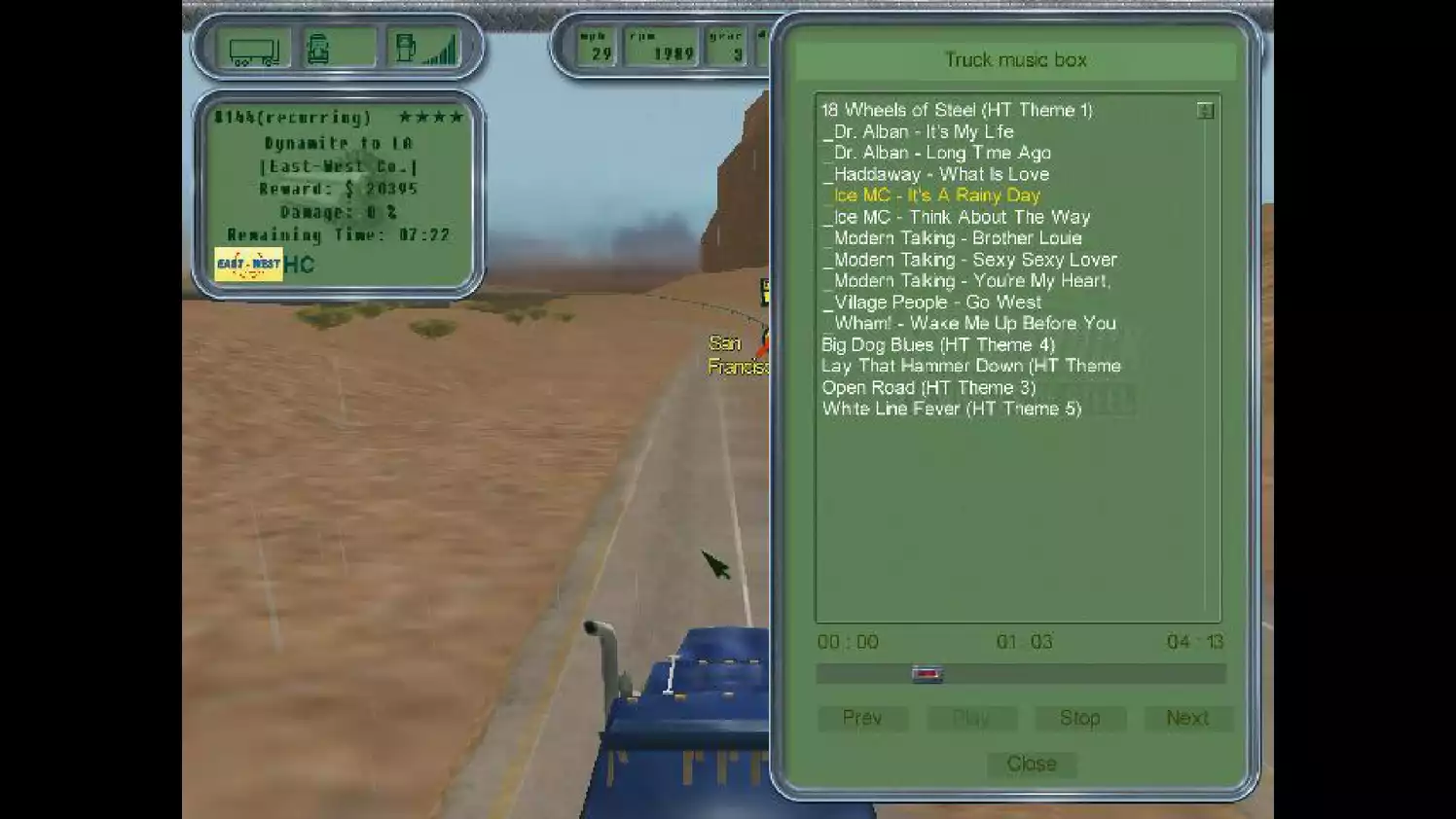Click the mph speed gauge
The width and height of the screenshot is (1456, 819).
pyautogui.click(x=595, y=47)
